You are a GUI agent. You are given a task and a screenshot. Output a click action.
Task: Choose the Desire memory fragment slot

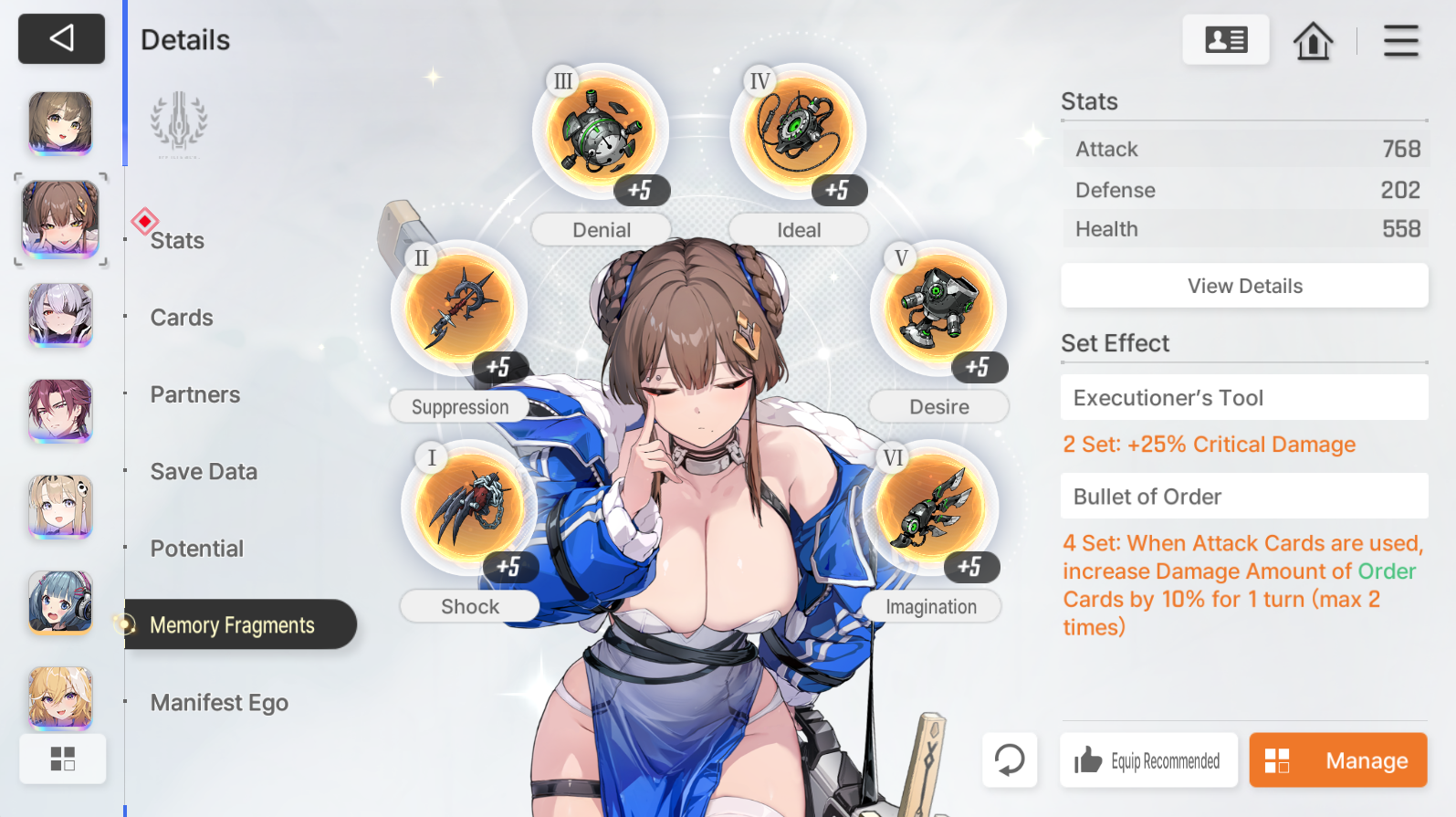click(x=937, y=309)
